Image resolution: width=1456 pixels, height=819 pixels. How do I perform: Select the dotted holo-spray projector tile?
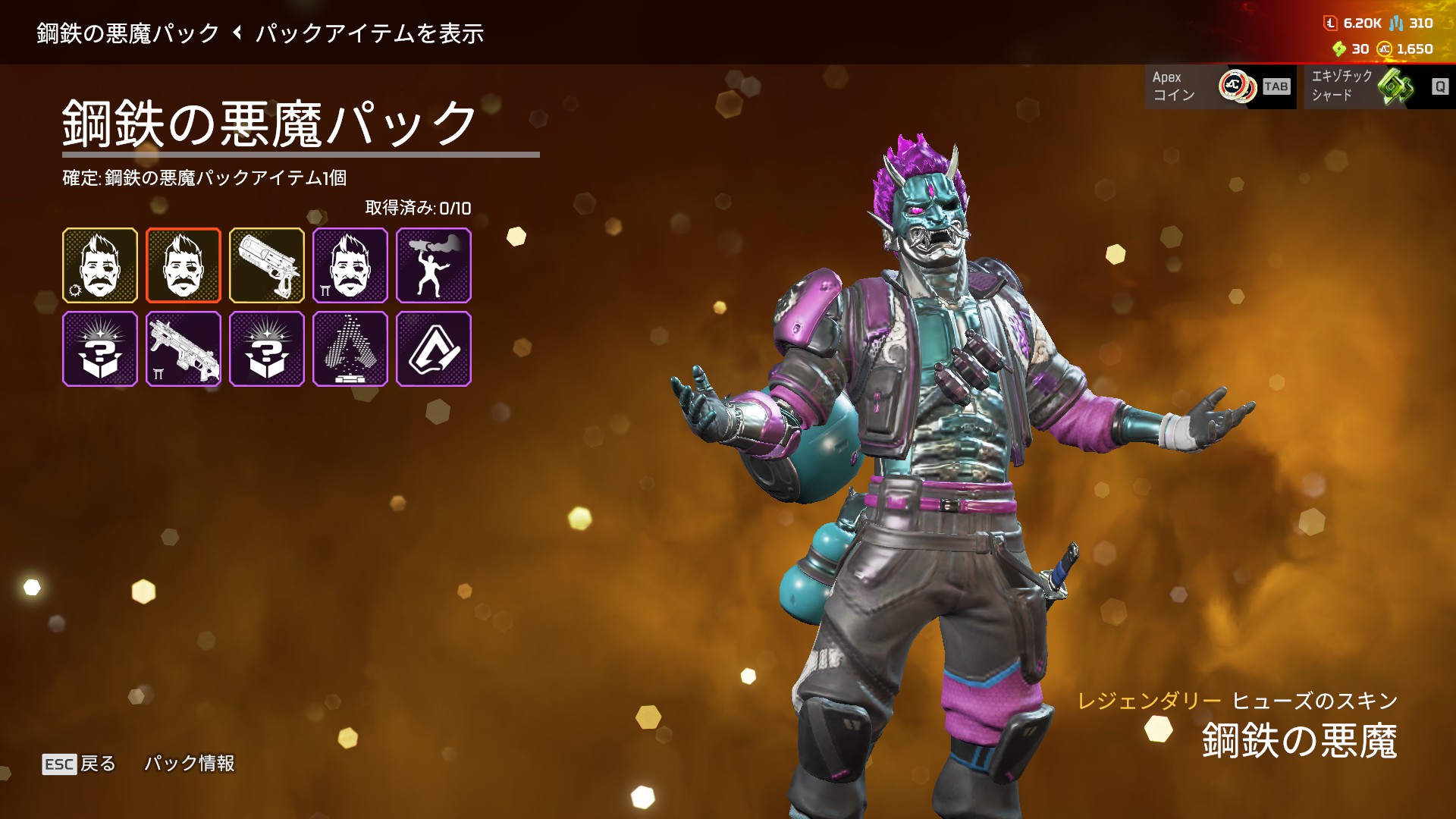pyautogui.click(x=350, y=349)
